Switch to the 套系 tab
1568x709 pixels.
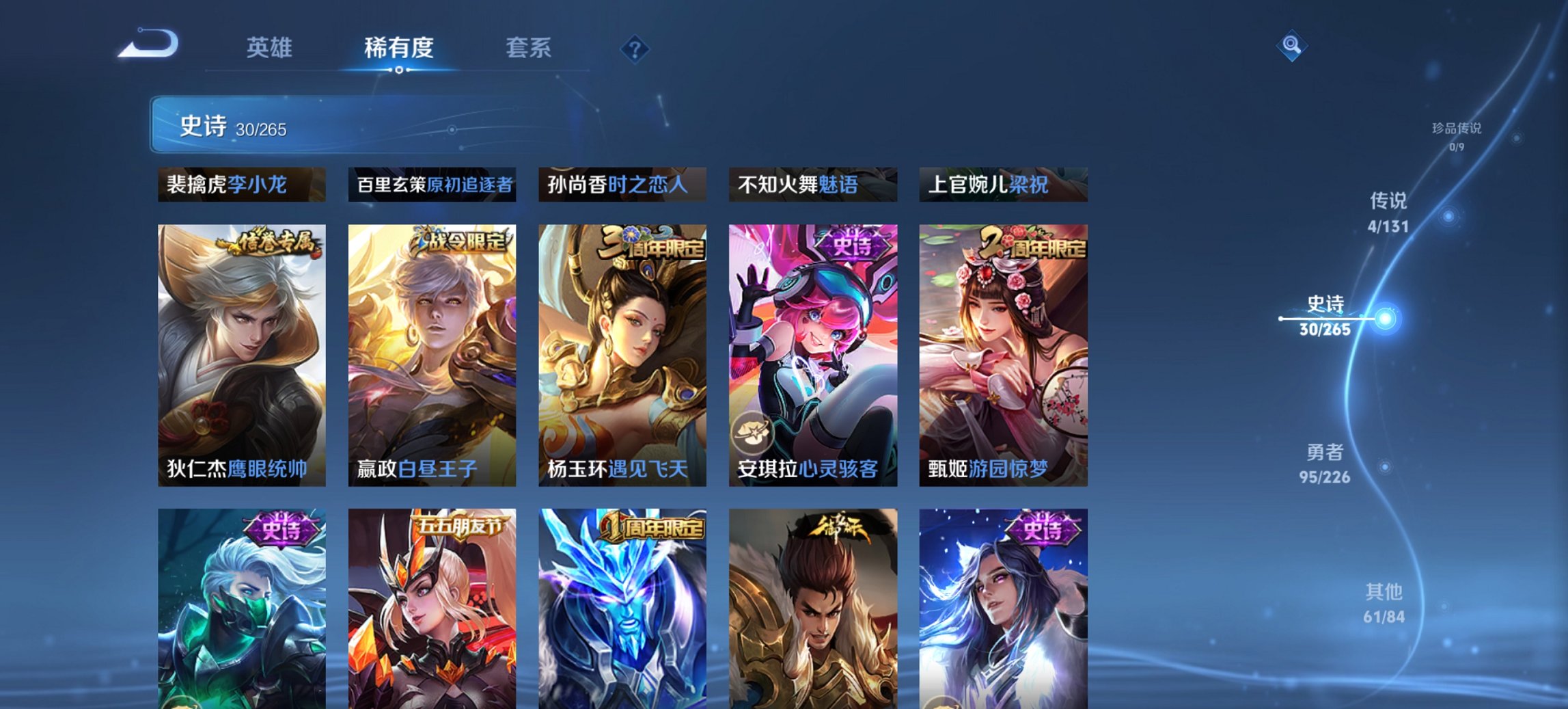pyautogui.click(x=529, y=48)
